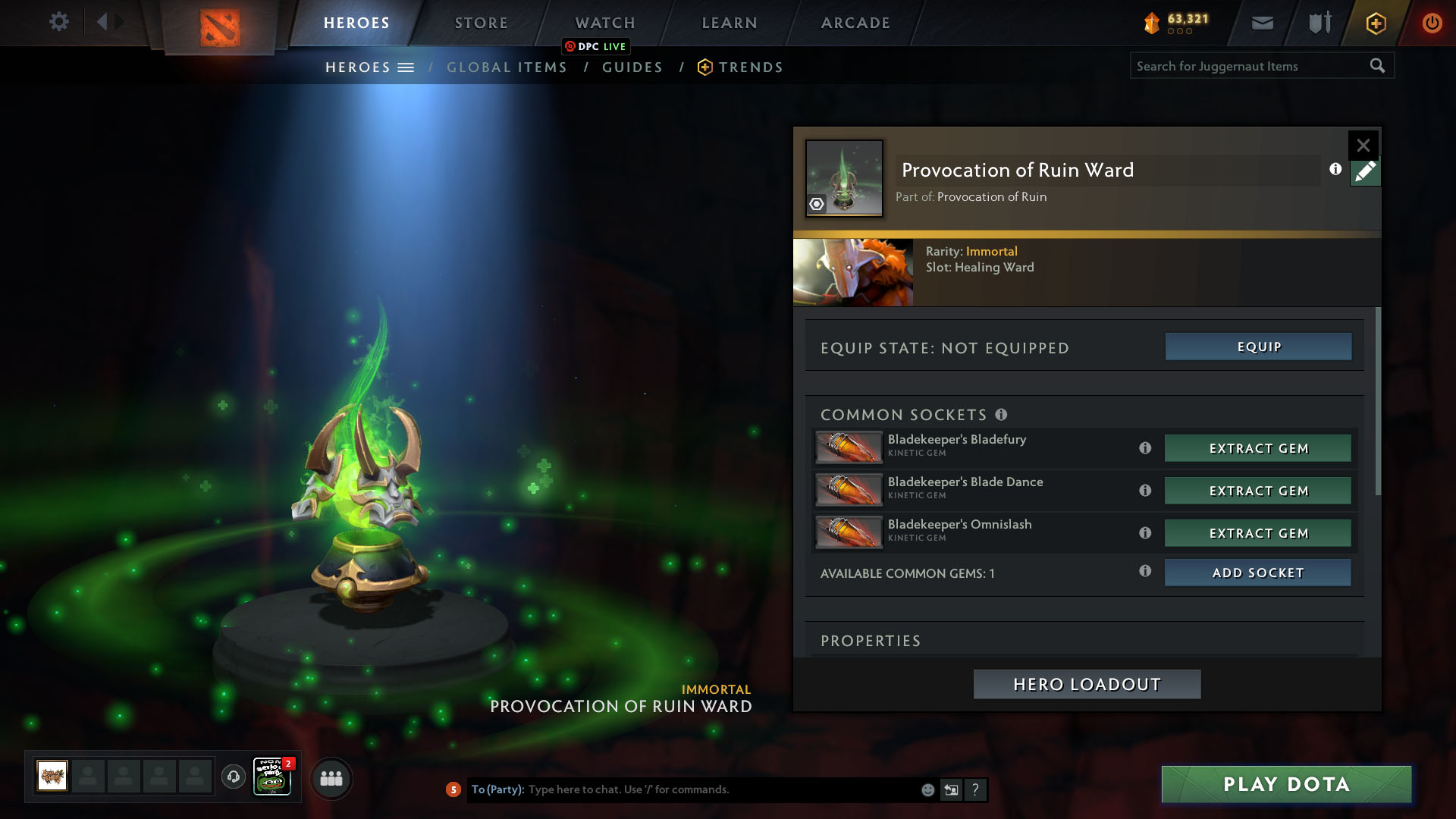Click the Juggernaut items search field
Image resolution: width=1456 pixels, height=819 pixels.
1247,66
